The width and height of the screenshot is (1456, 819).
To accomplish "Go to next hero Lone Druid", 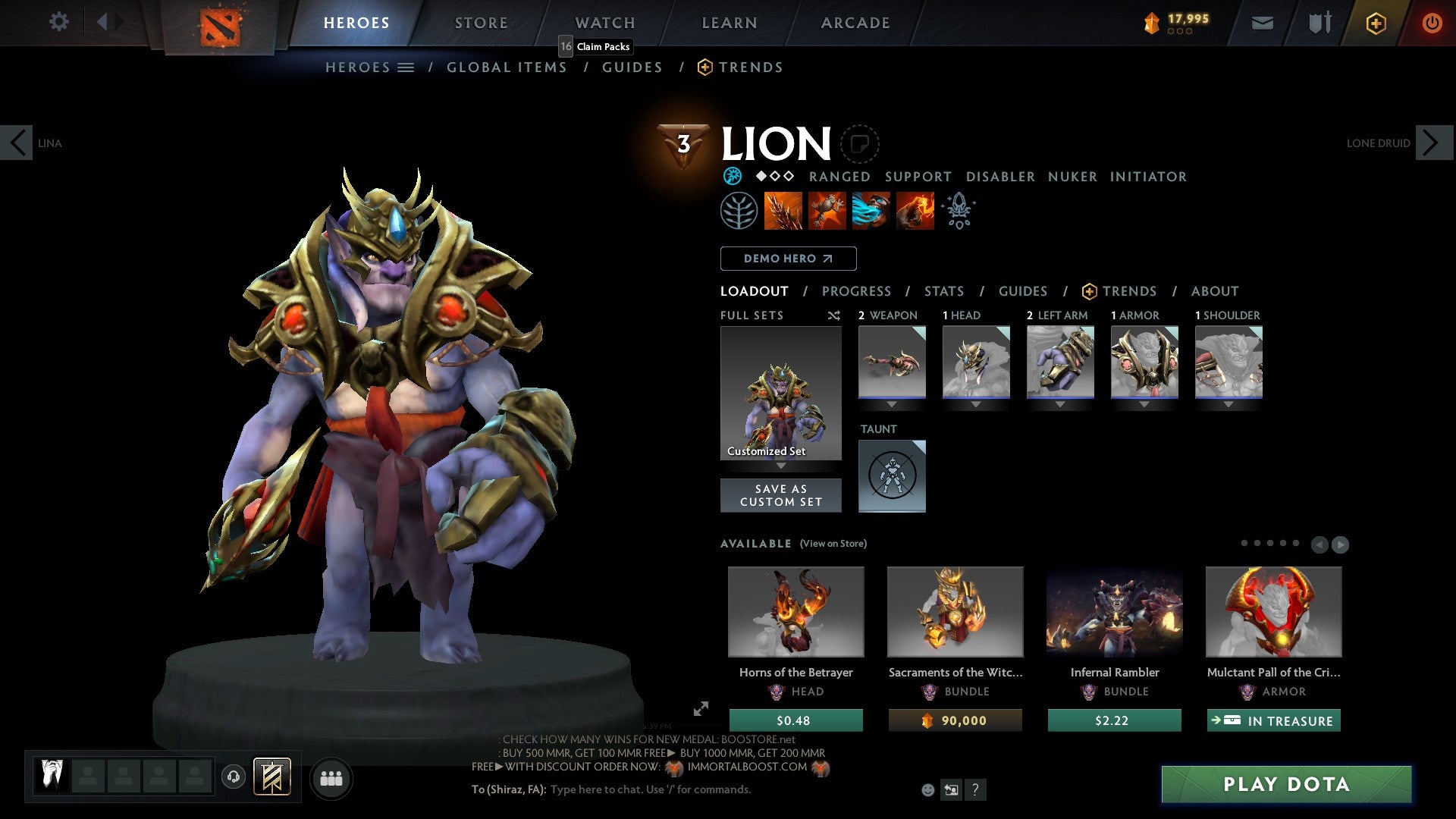I will coord(1433,143).
